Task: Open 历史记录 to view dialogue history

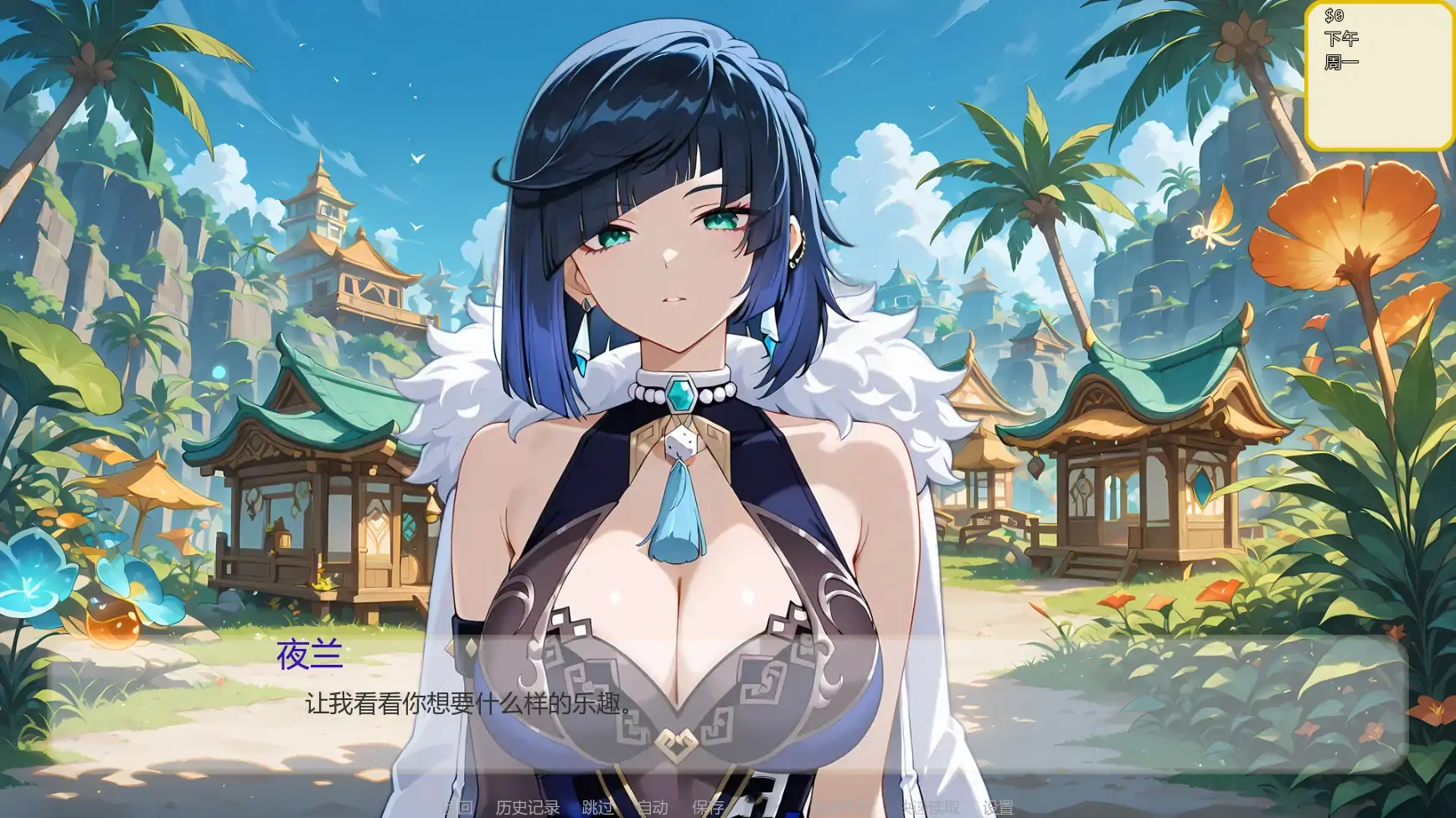Action: pos(526,806)
